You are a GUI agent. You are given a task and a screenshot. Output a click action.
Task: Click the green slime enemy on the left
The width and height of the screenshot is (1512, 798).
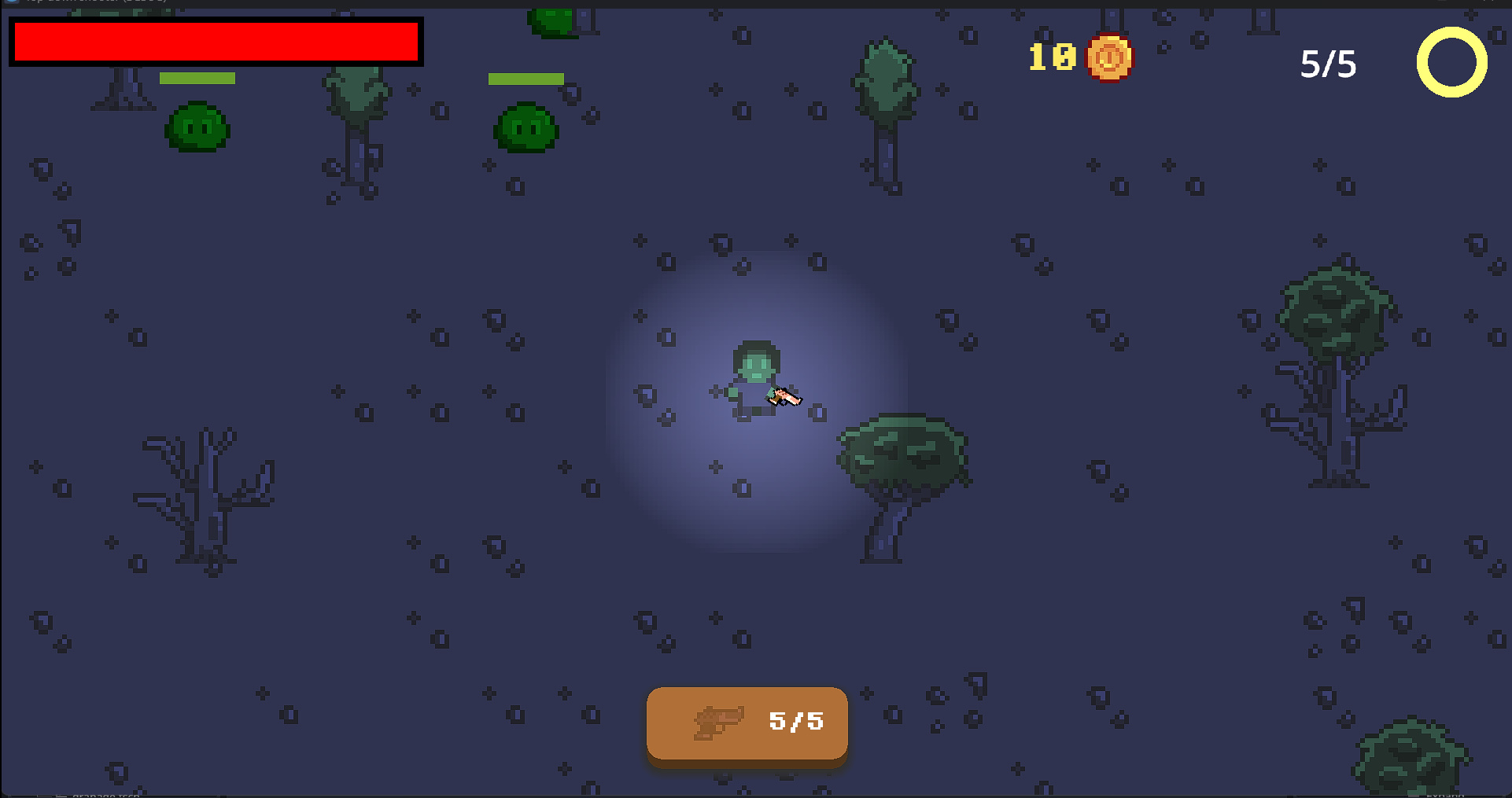click(197, 127)
